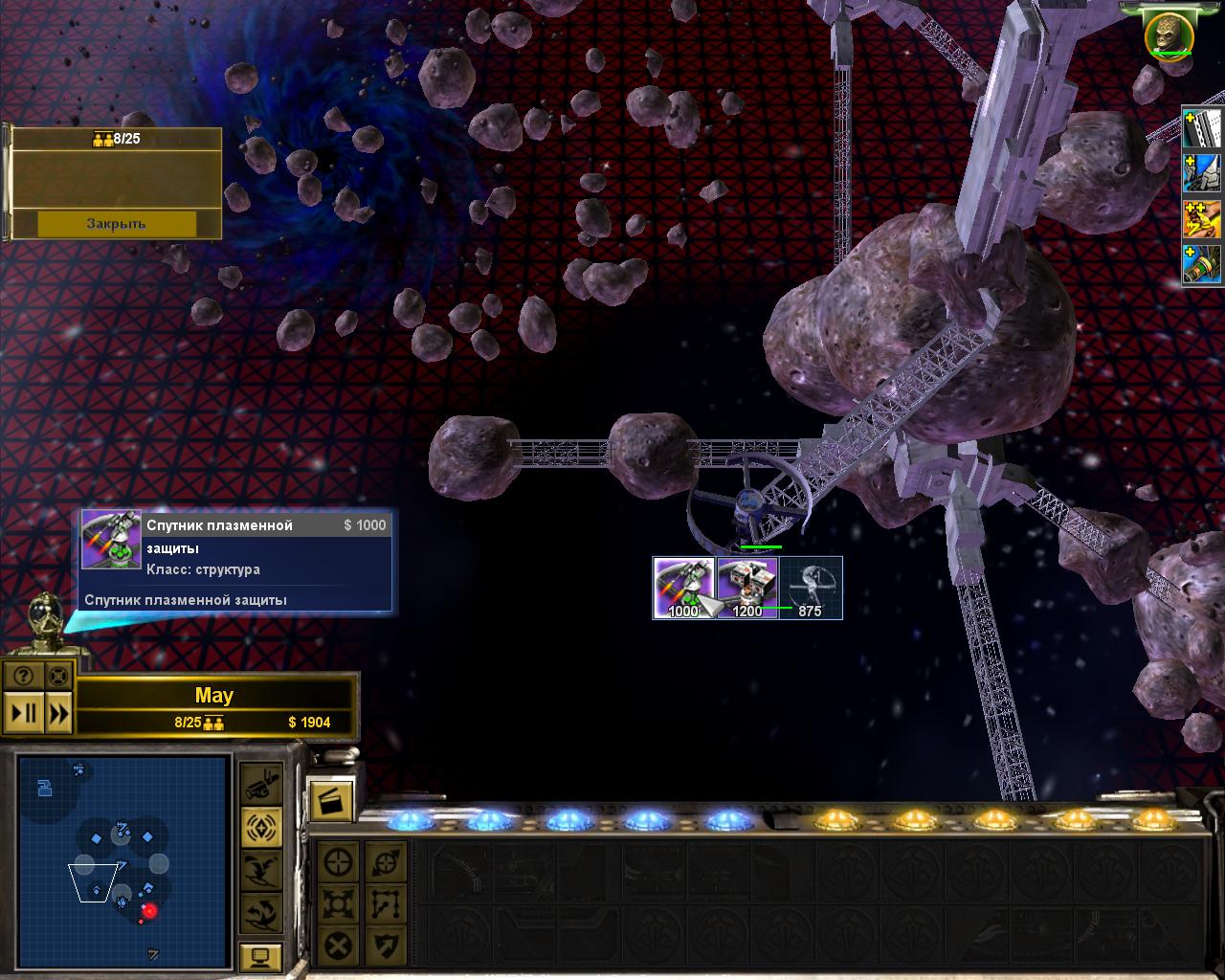Screen dimensions: 1225x980
Task: Open the question mark help button
Action: point(23,676)
